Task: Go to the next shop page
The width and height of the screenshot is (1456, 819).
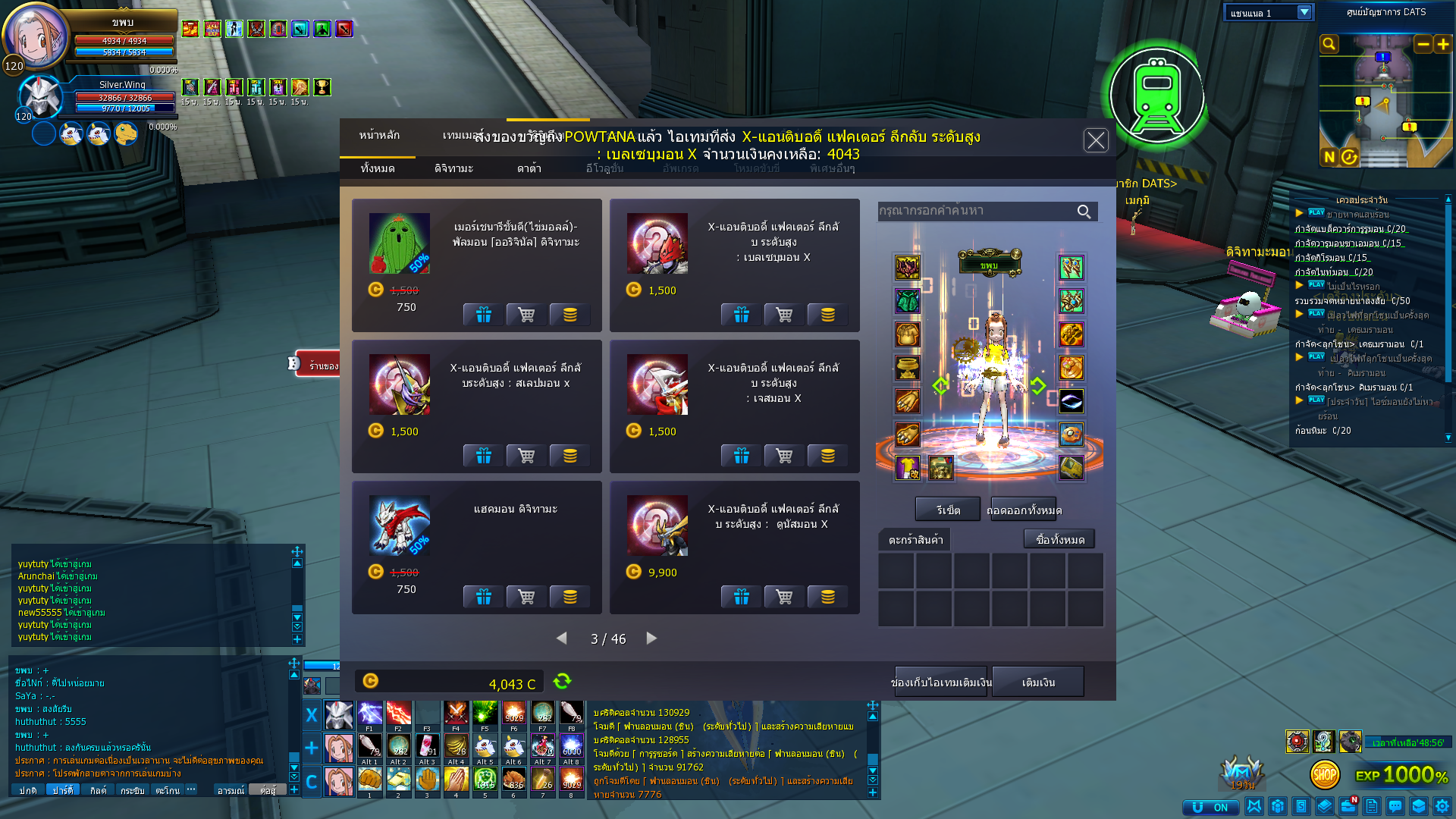Action: (651, 639)
